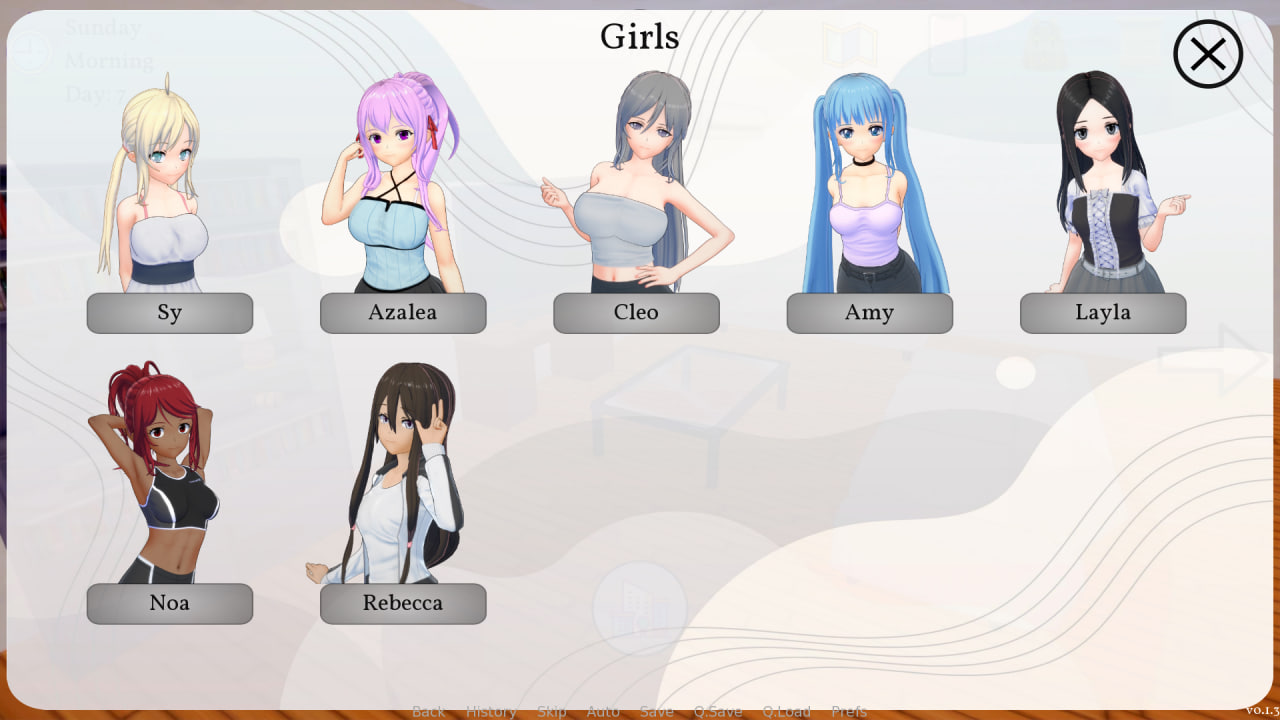Screen dimensions: 1280x720
Task: Open Cleo's character page
Action: (636, 312)
